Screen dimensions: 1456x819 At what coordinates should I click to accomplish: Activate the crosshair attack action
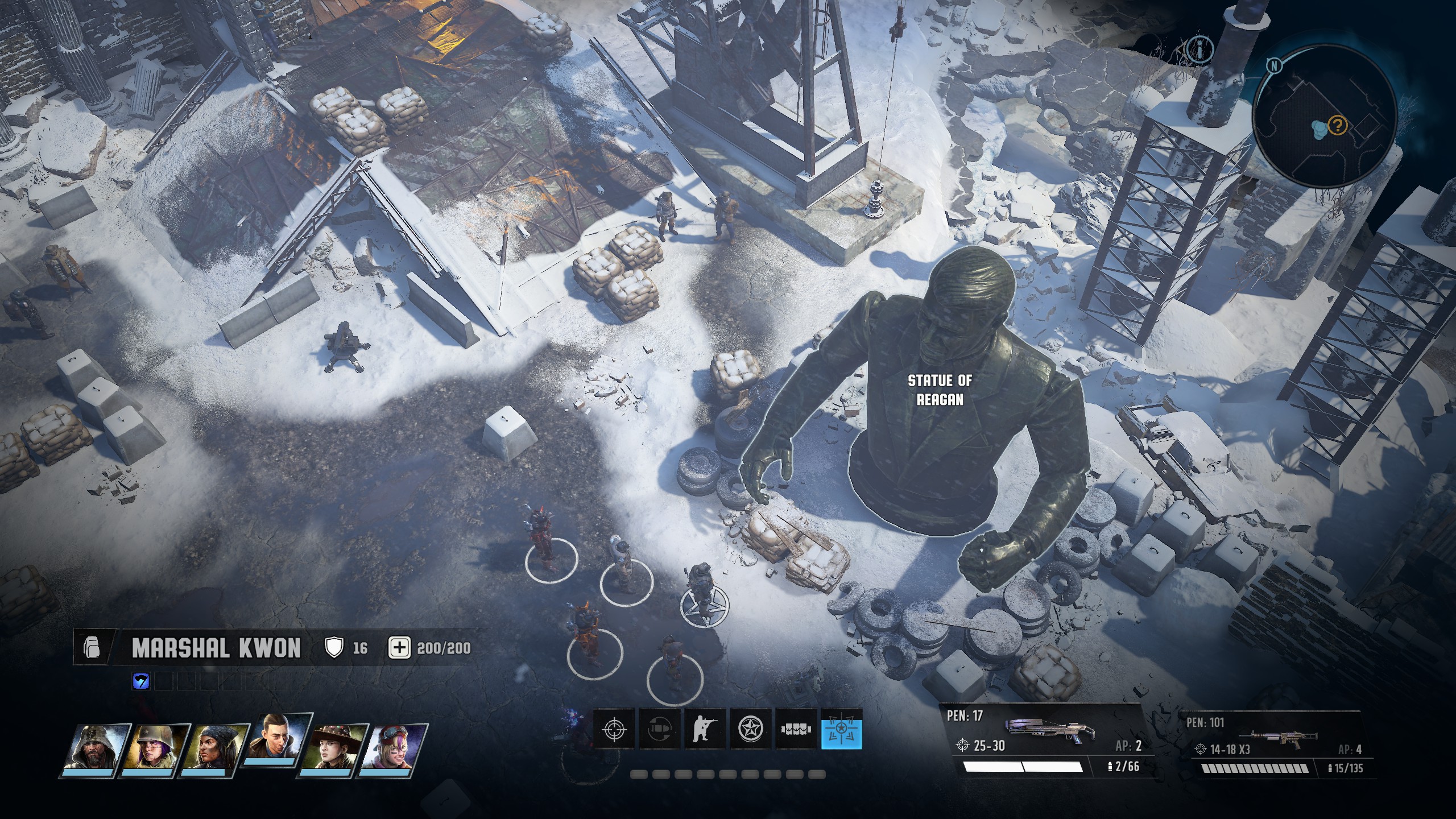click(x=614, y=729)
